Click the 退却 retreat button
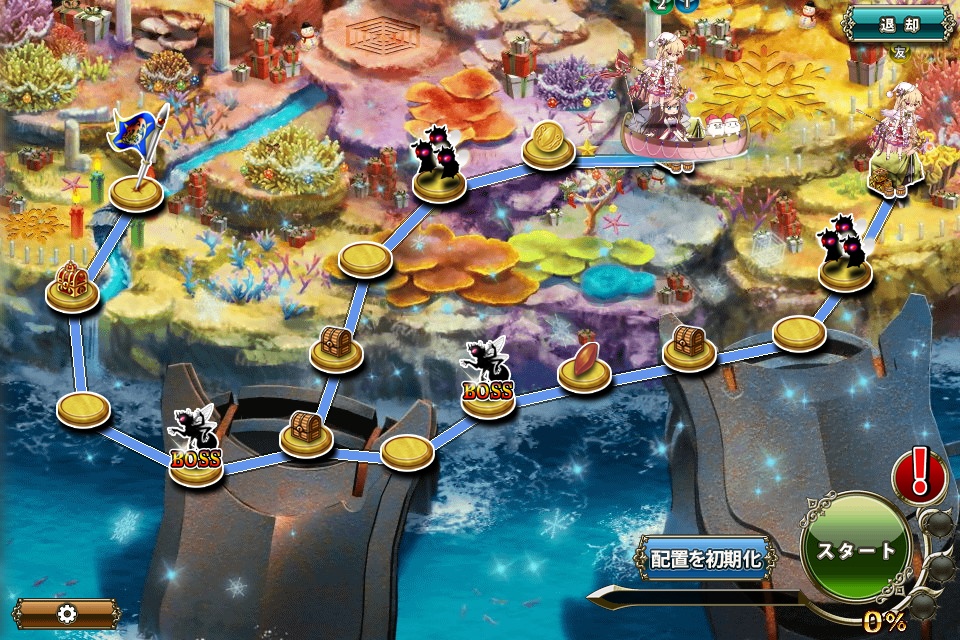Viewport: 960px width, 640px height. point(898,23)
